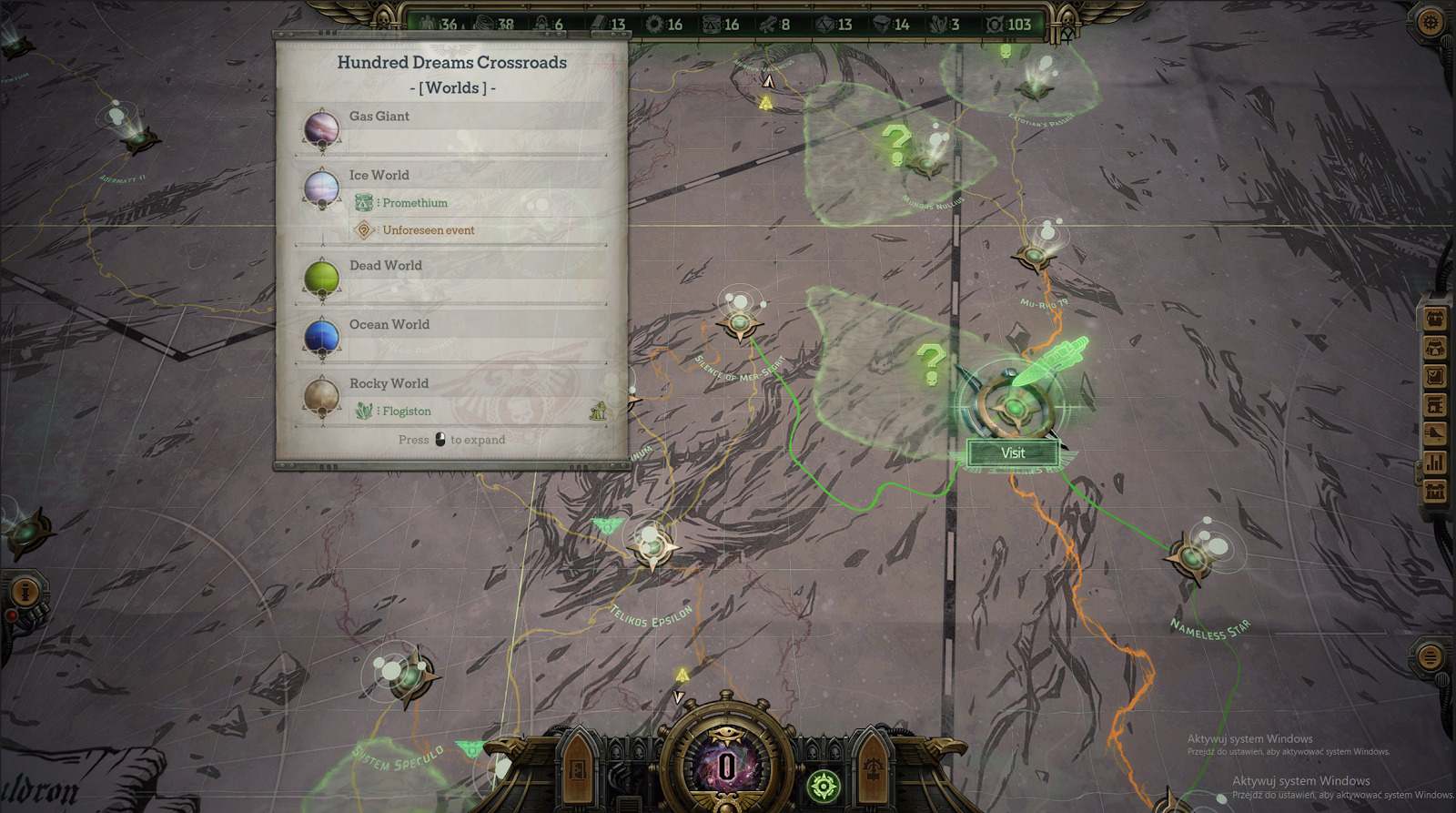Select the Silence of Mer-Seght system marker
This screenshot has width=1456, height=813.
click(x=739, y=322)
